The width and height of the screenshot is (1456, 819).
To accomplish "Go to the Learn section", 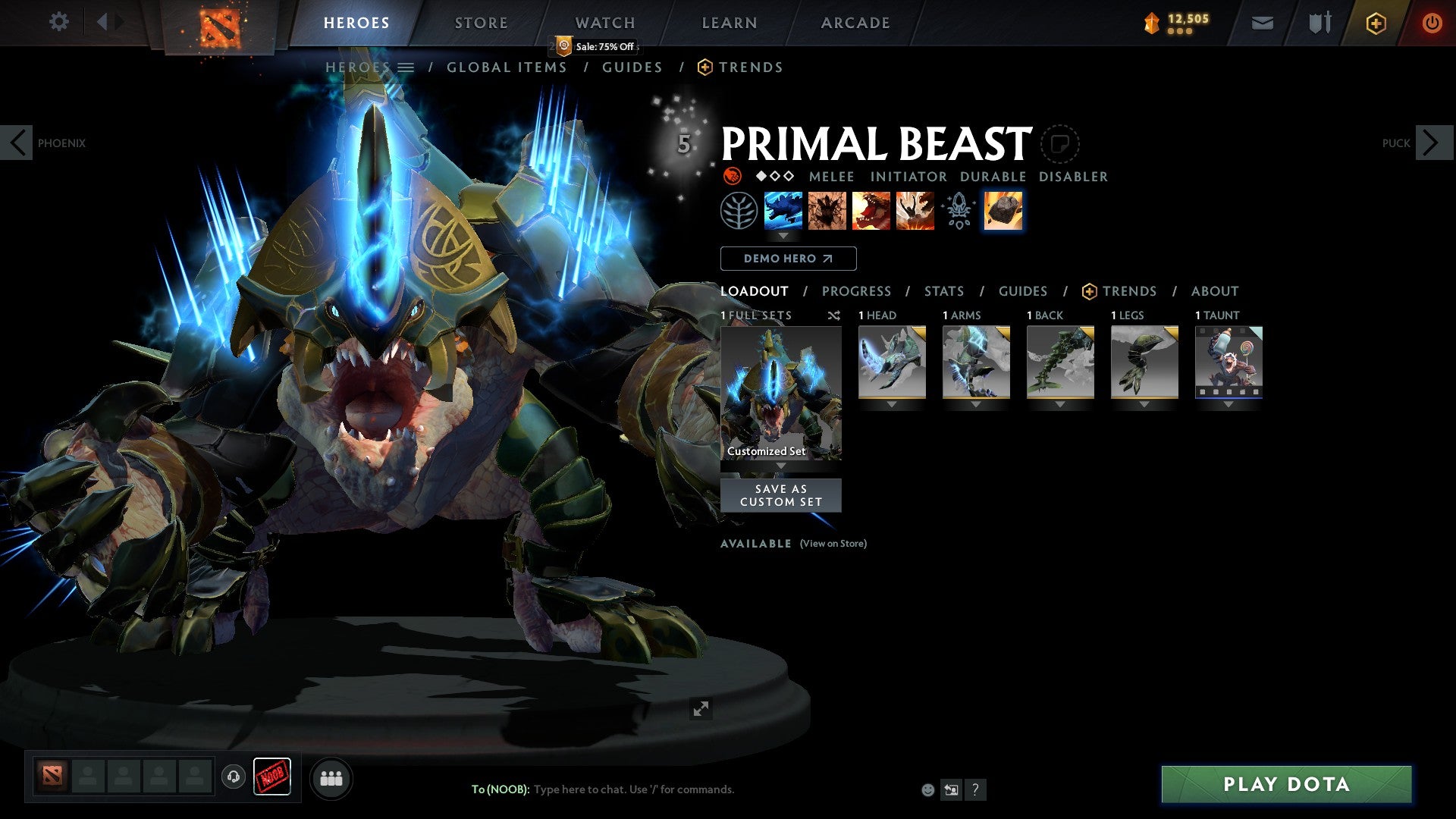I will click(x=729, y=23).
